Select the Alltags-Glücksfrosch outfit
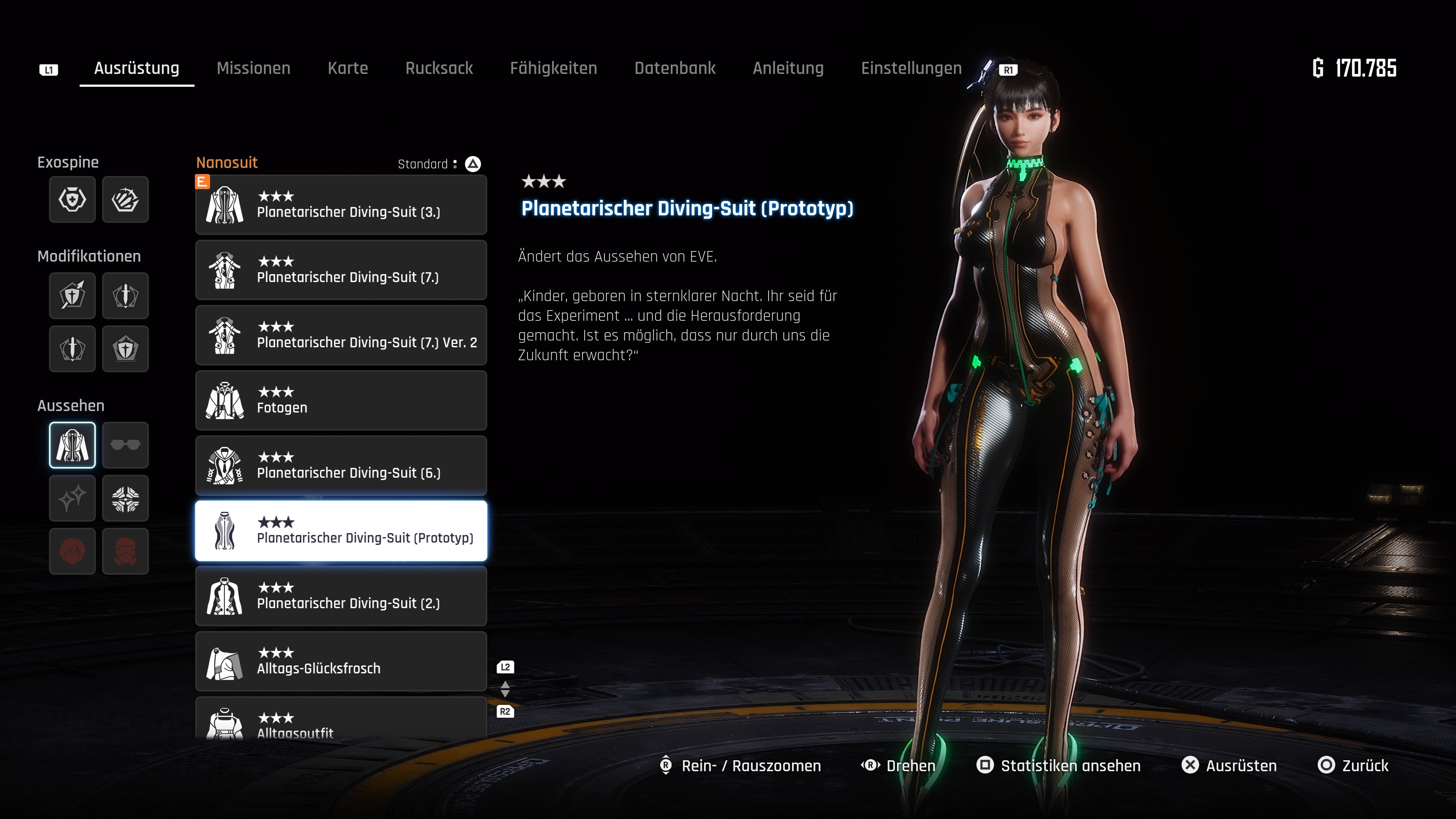 341,661
